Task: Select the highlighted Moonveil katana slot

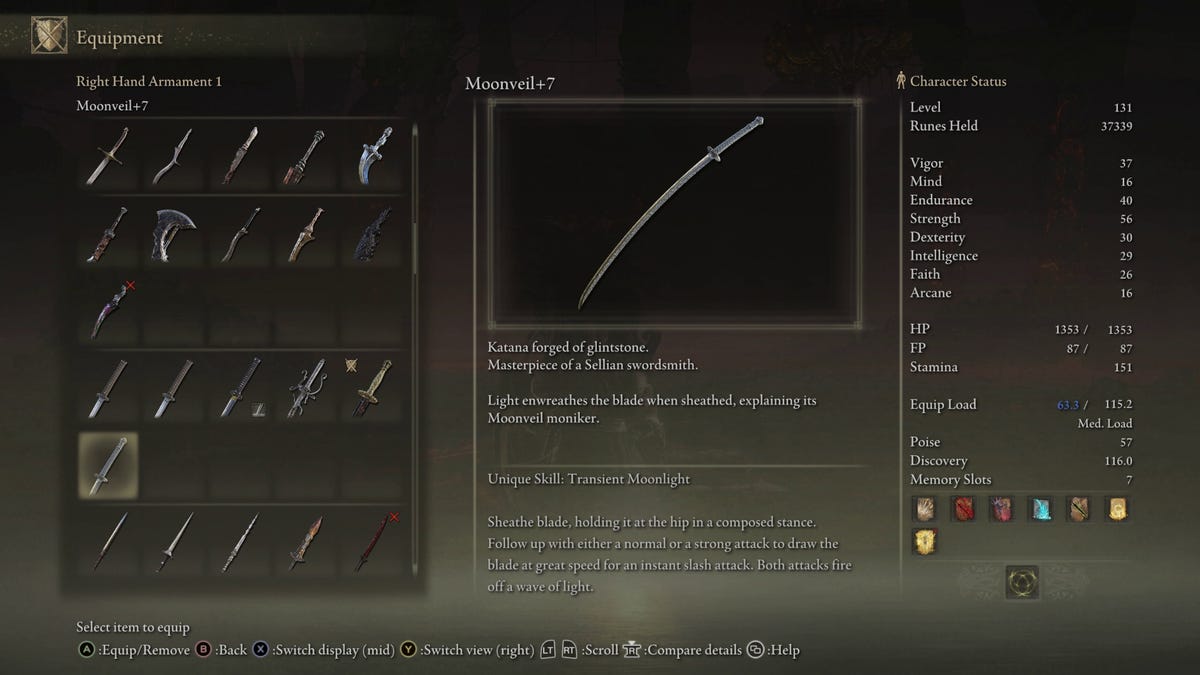Action: pos(108,465)
